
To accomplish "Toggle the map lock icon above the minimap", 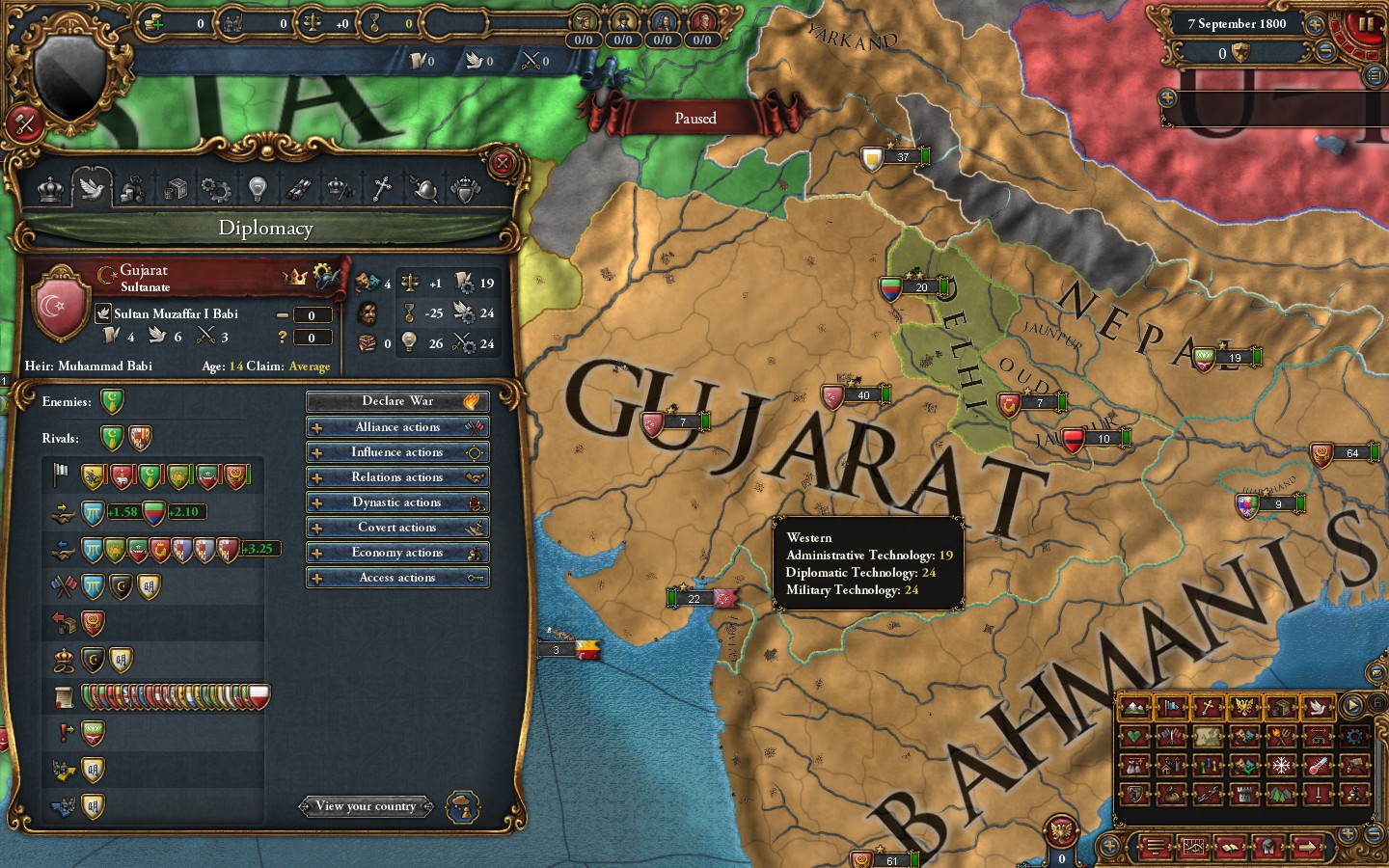I will coord(1377,703).
